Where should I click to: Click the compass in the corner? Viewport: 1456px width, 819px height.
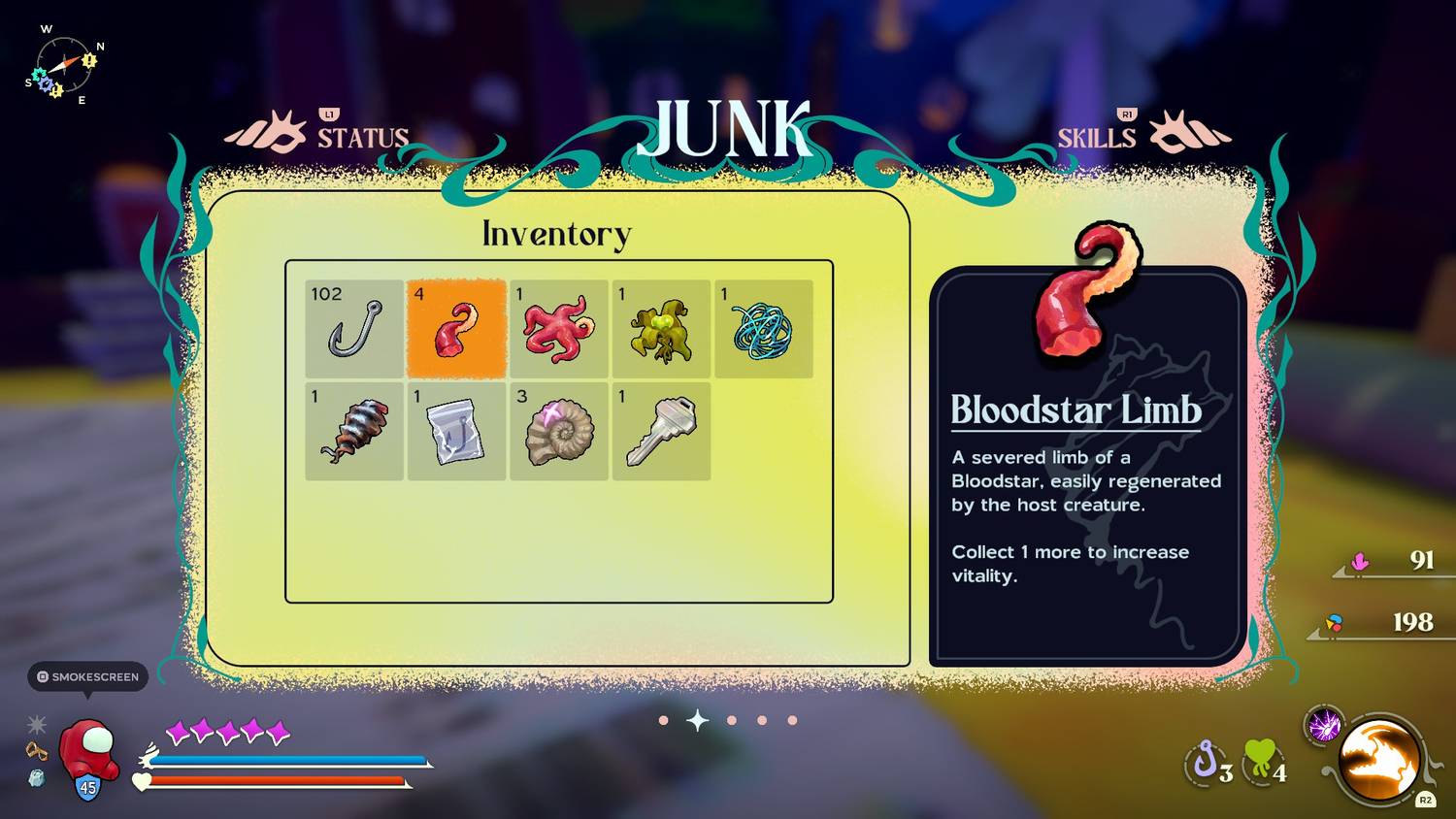tap(64, 66)
